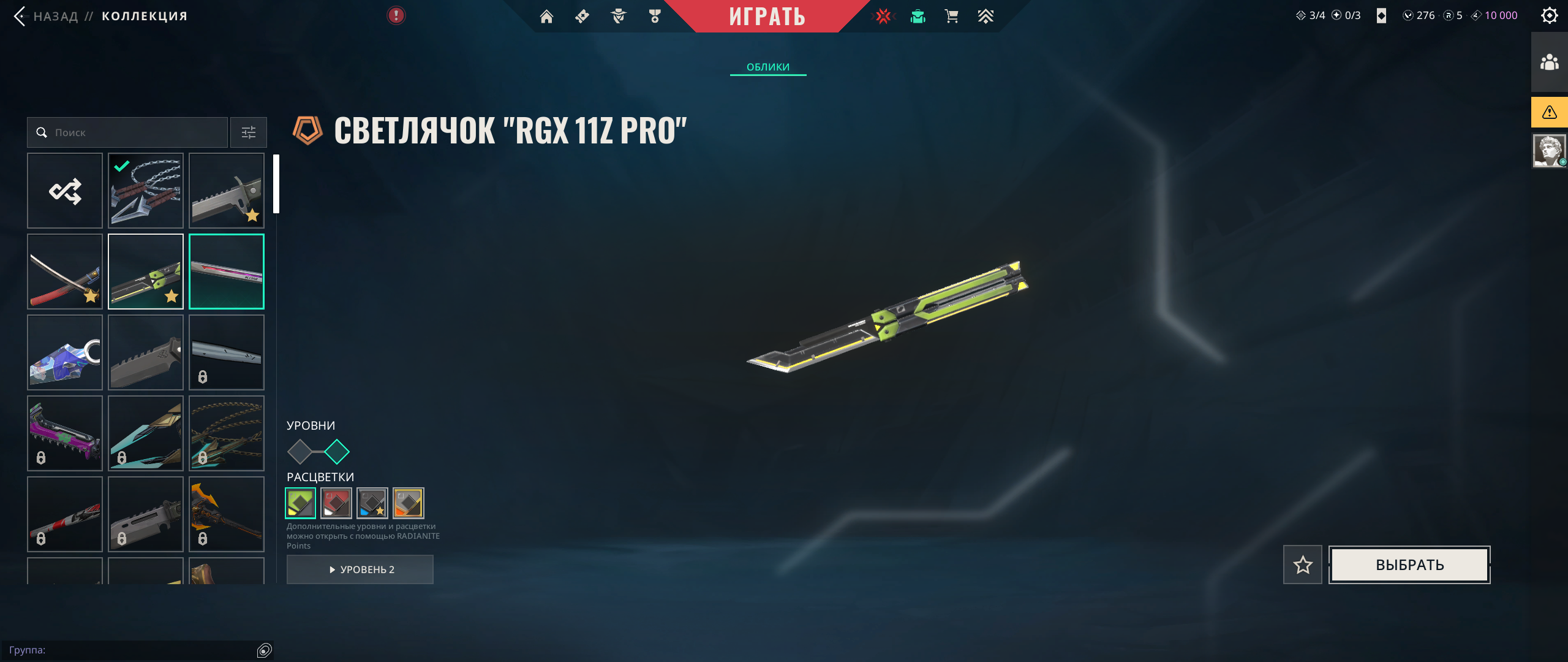Image resolution: width=1568 pixels, height=662 pixels.
Task: Select the red katana skin tile
Action: 65,272
